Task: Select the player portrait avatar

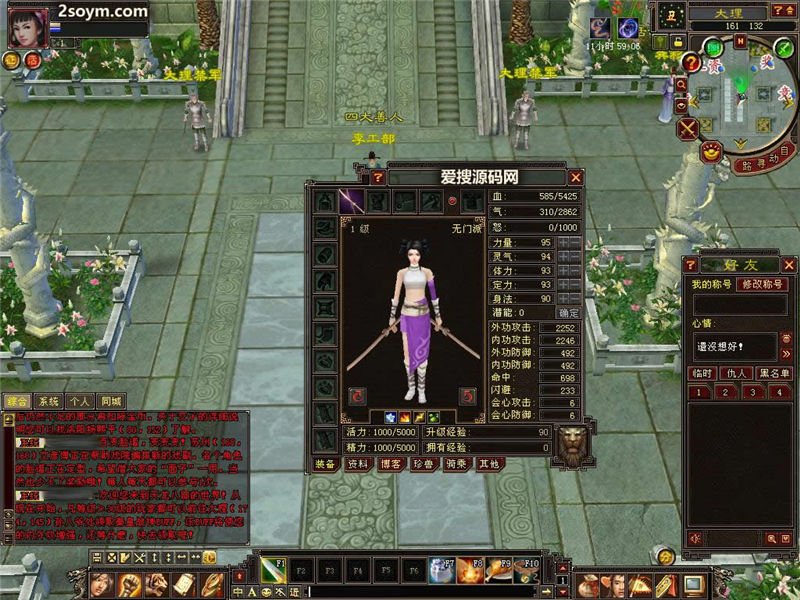Action: pyautogui.click(x=27, y=27)
